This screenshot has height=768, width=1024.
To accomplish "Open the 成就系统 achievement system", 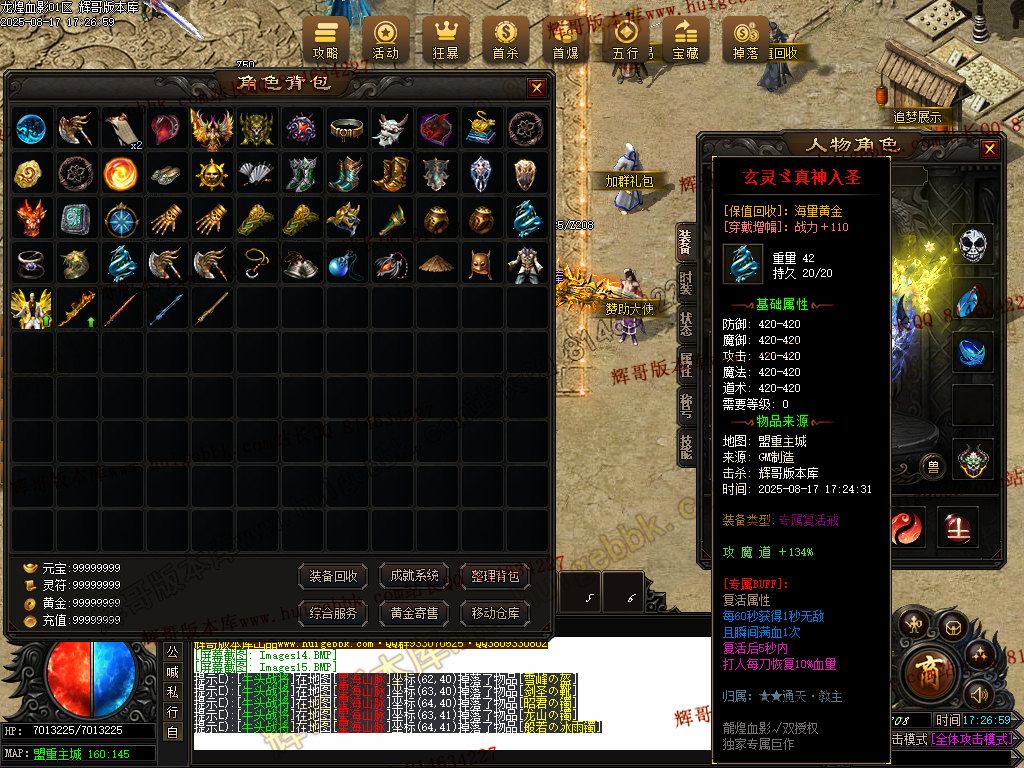I will (x=415, y=576).
